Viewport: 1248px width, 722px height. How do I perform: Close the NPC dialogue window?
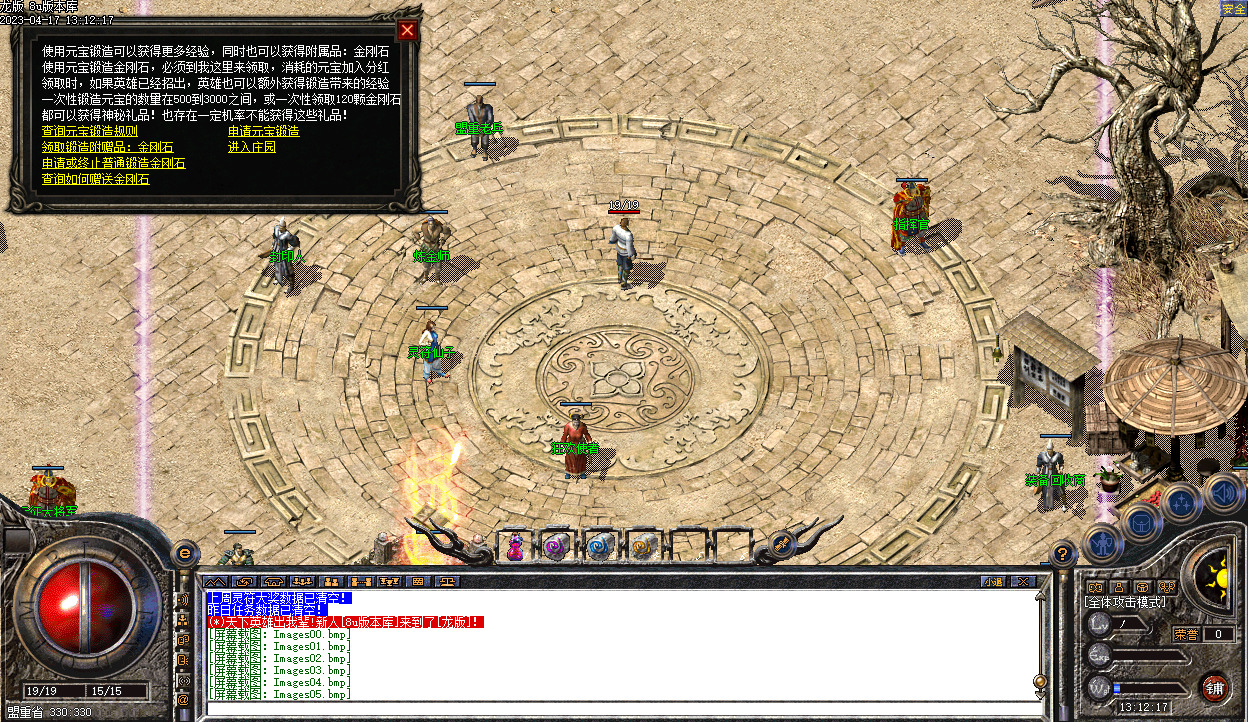(x=407, y=30)
